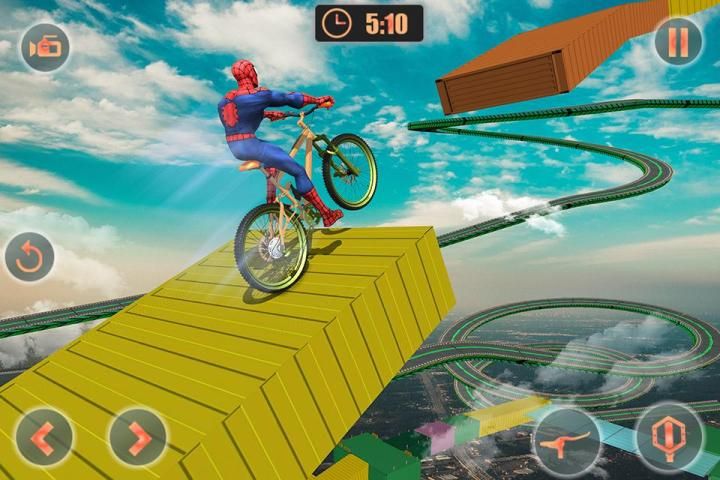The image size is (720, 480).
Task: Steer left with the left arrow button
Action: [x=43, y=437]
